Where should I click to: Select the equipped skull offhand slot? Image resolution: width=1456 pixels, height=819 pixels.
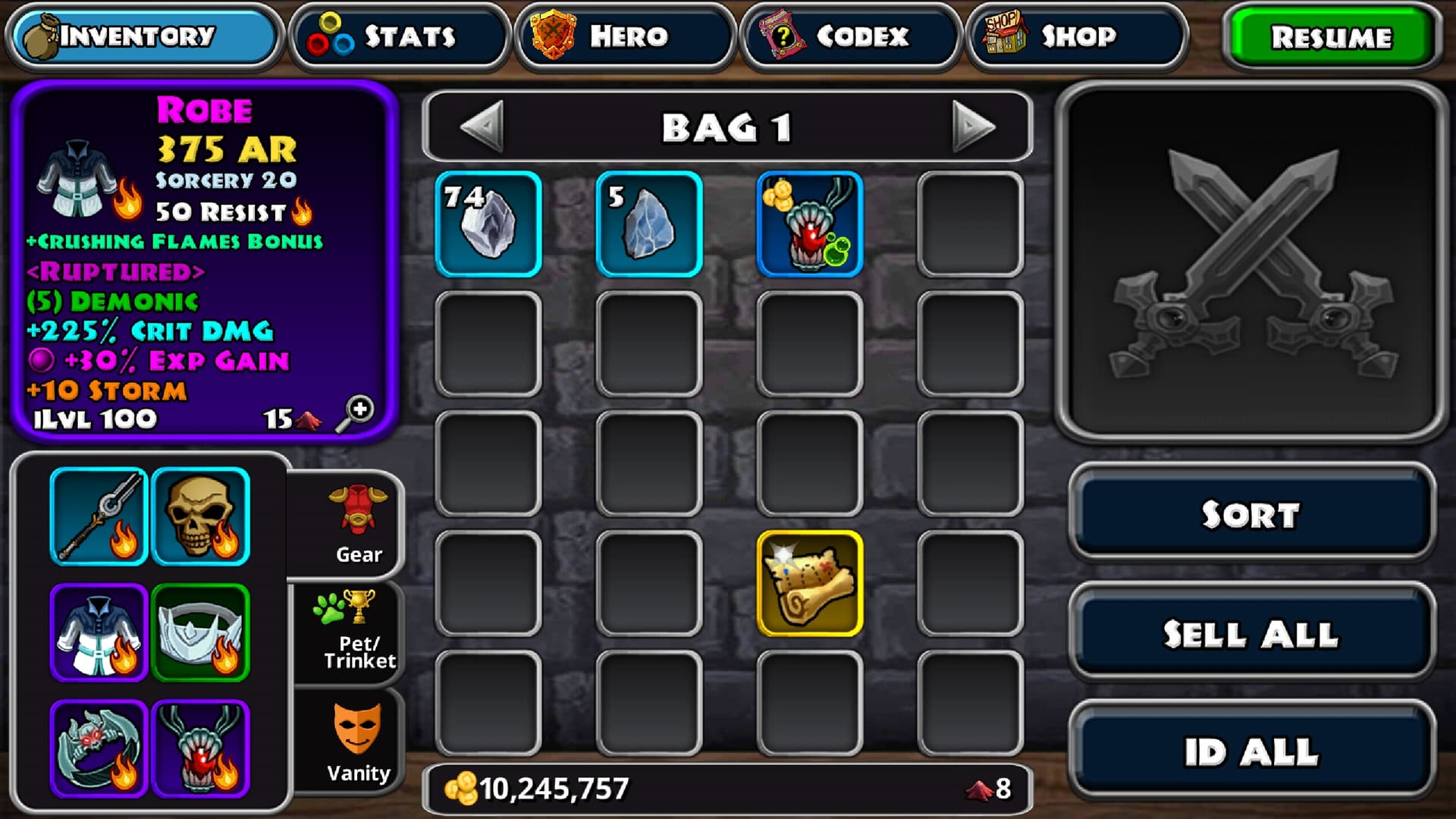click(x=200, y=516)
